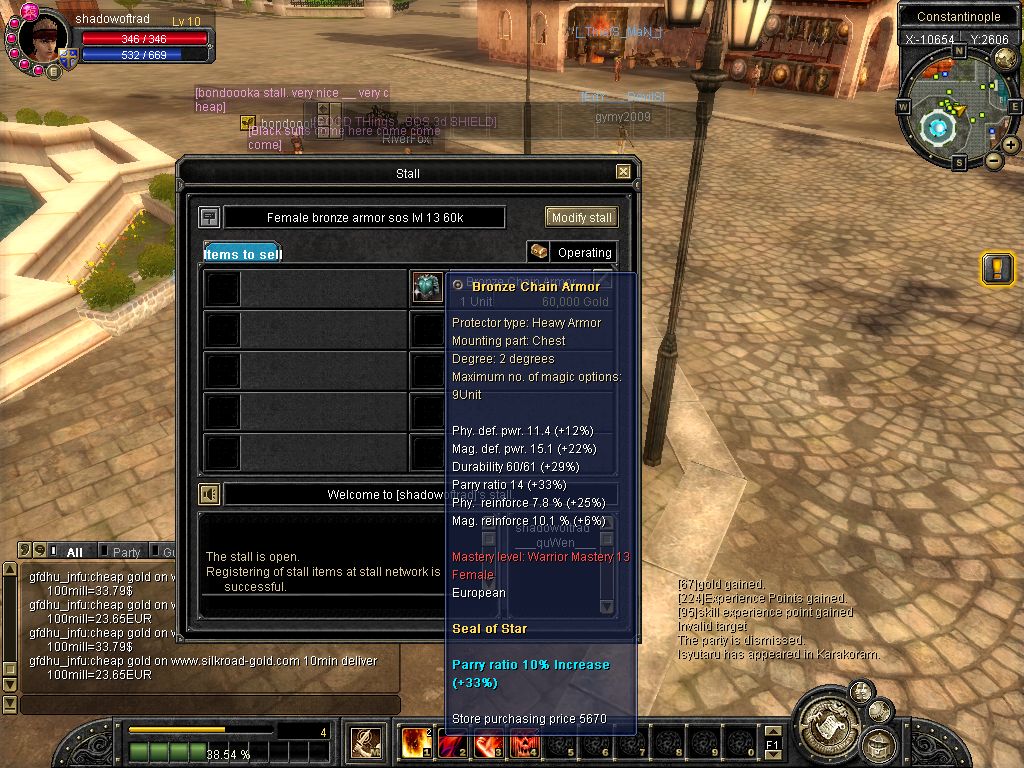Zoom in on the minimap
Screen dimensions: 1024x768
[x=1011, y=145]
